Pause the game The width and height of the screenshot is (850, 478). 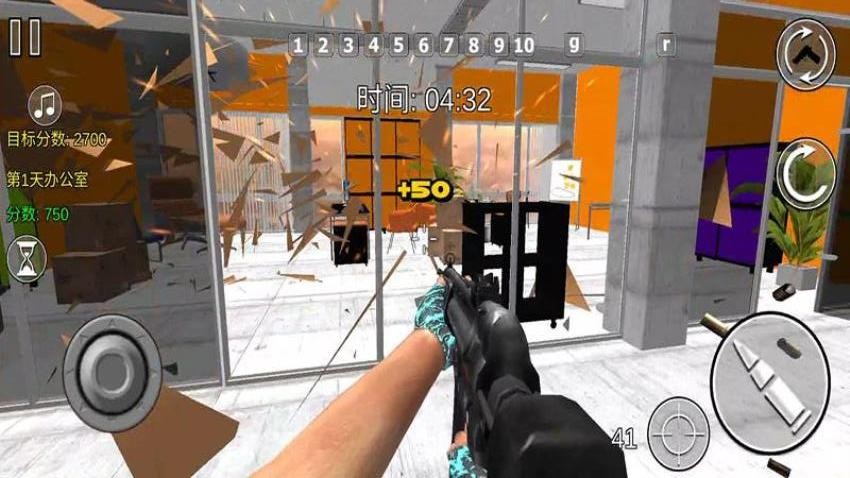[25, 37]
